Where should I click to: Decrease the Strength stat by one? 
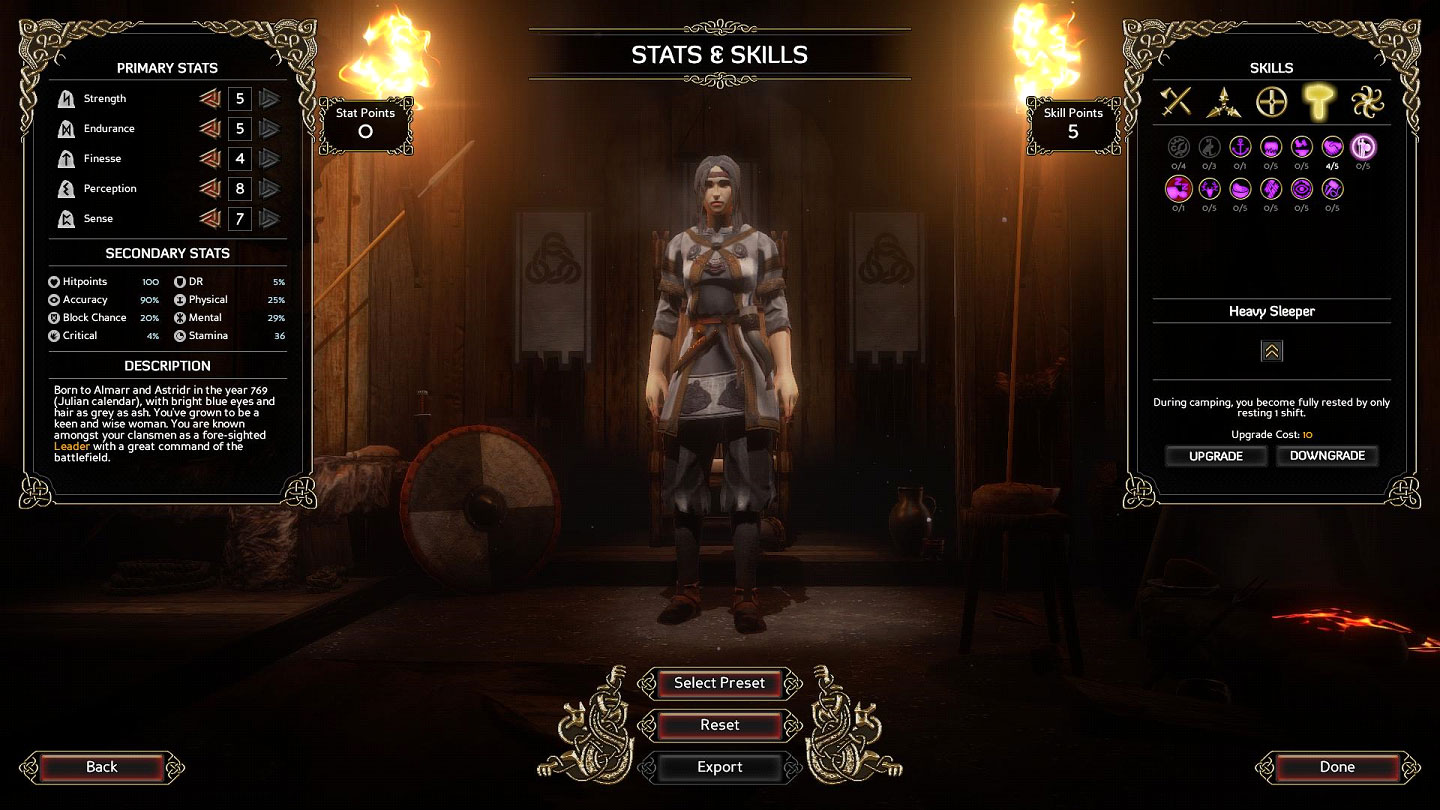pos(209,99)
